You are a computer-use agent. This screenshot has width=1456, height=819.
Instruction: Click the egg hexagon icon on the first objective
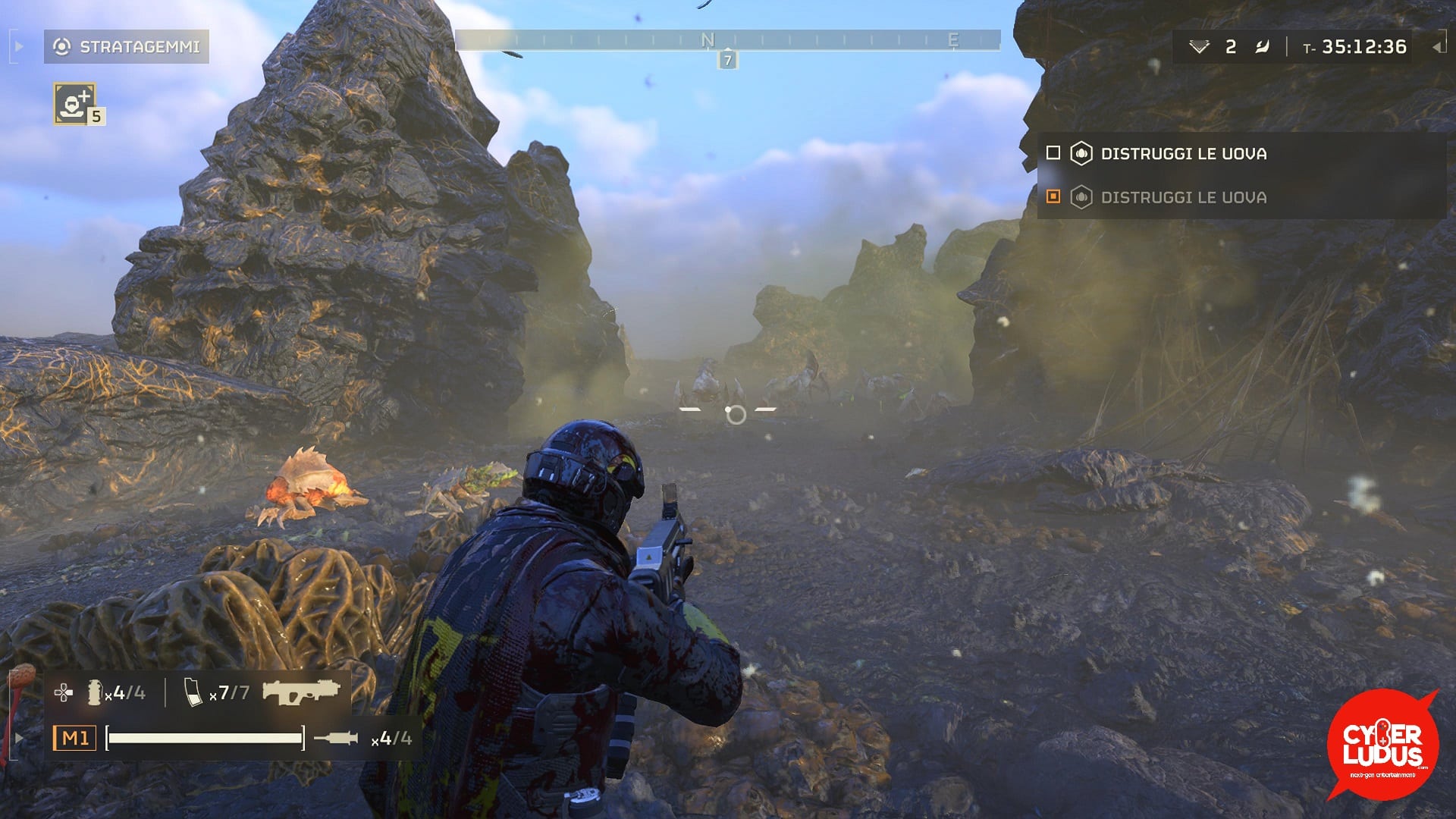point(1080,153)
